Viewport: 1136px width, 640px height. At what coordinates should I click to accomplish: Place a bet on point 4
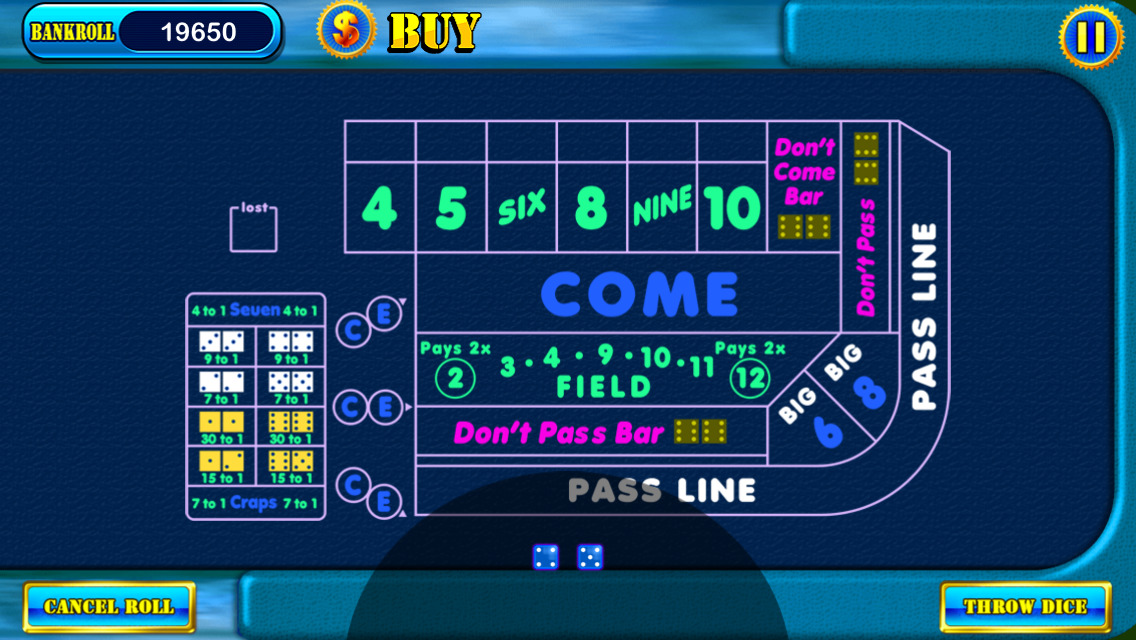point(379,208)
